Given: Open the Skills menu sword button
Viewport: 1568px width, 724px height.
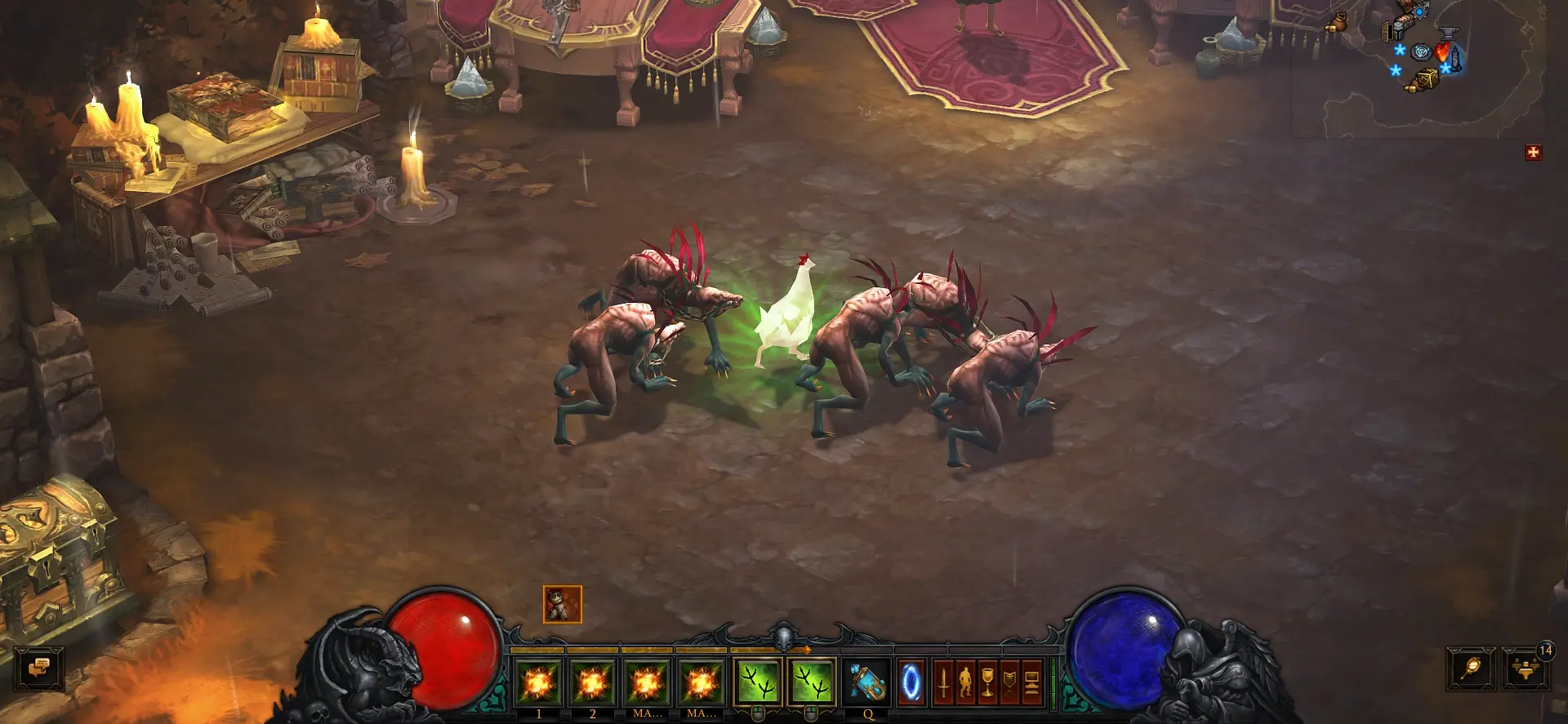Looking at the screenshot, I should click(x=943, y=682).
